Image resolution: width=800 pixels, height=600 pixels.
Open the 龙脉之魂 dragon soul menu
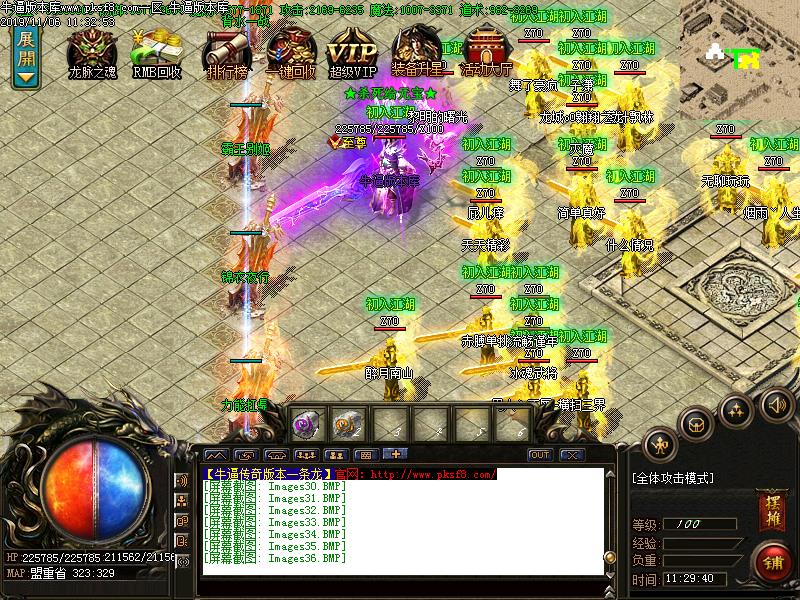click(92, 53)
